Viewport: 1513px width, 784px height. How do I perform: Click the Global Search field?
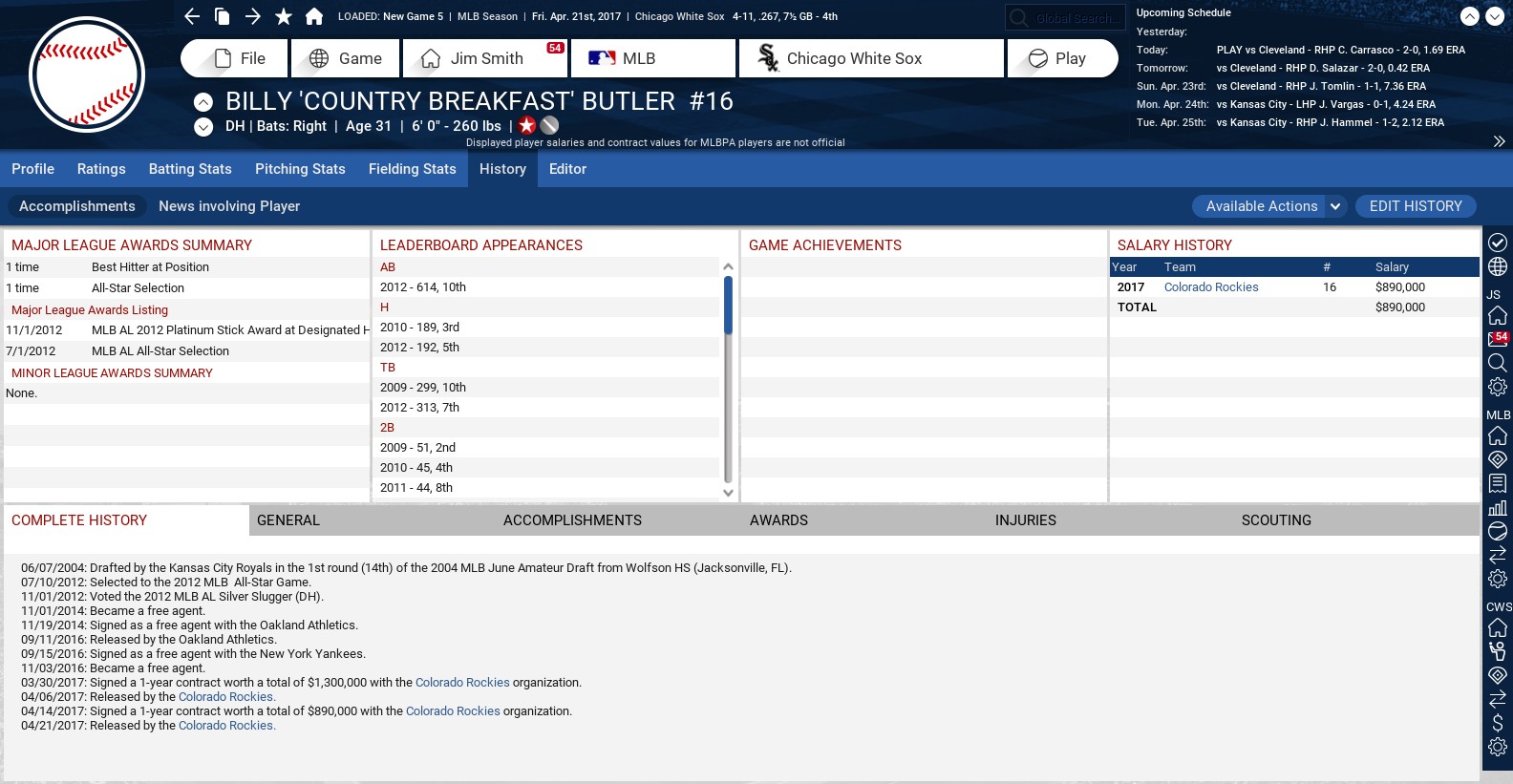[1074, 18]
